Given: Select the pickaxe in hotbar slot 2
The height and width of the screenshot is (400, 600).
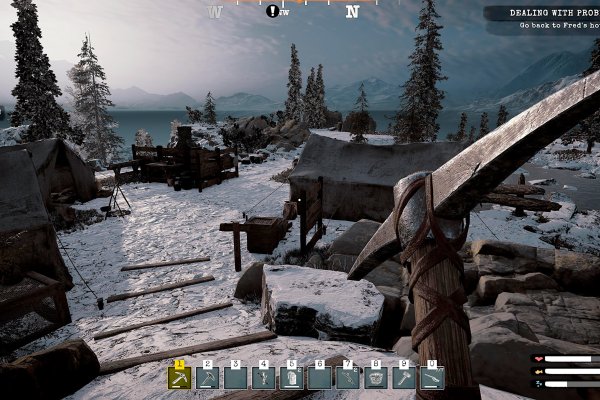Looking at the screenshot, I should pos(208,378).
